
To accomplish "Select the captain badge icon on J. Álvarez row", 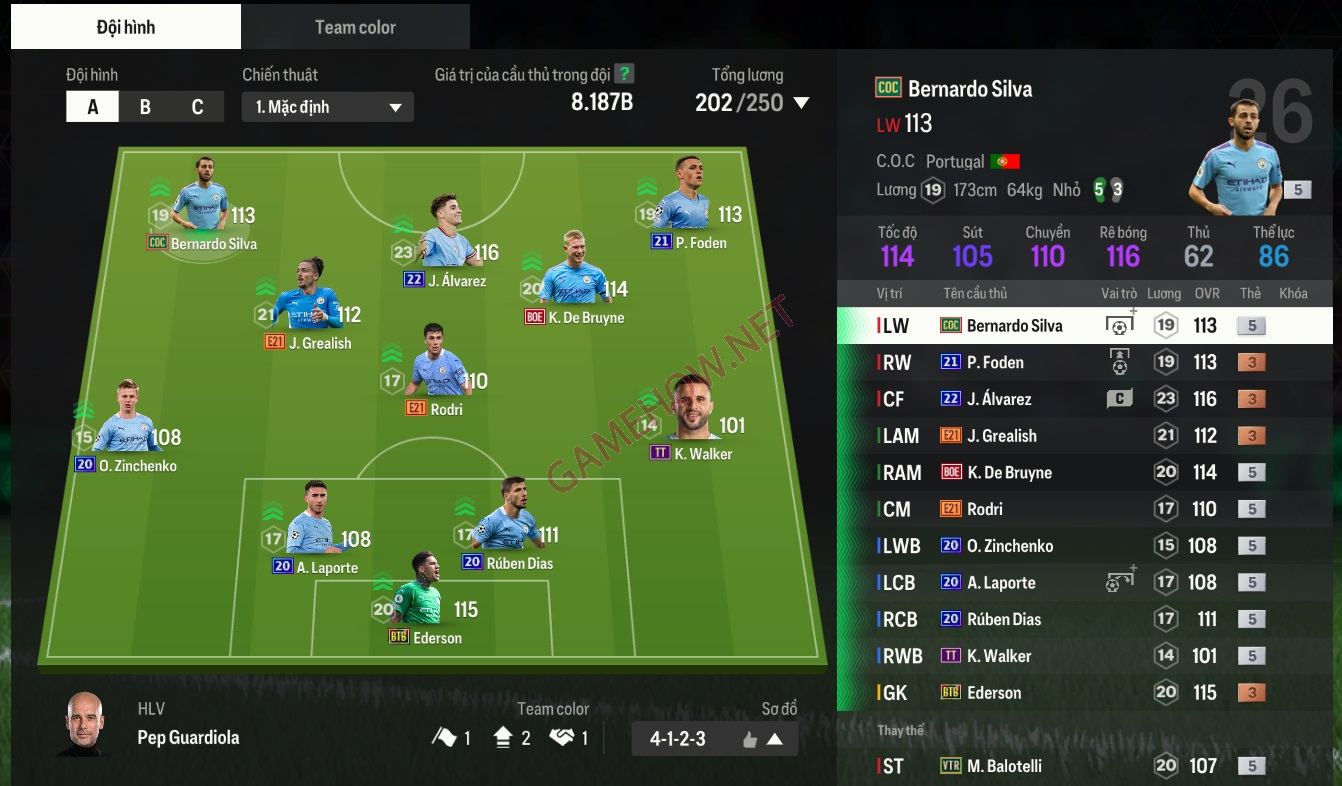I will pyautogui.click(x=1119, y=398).
